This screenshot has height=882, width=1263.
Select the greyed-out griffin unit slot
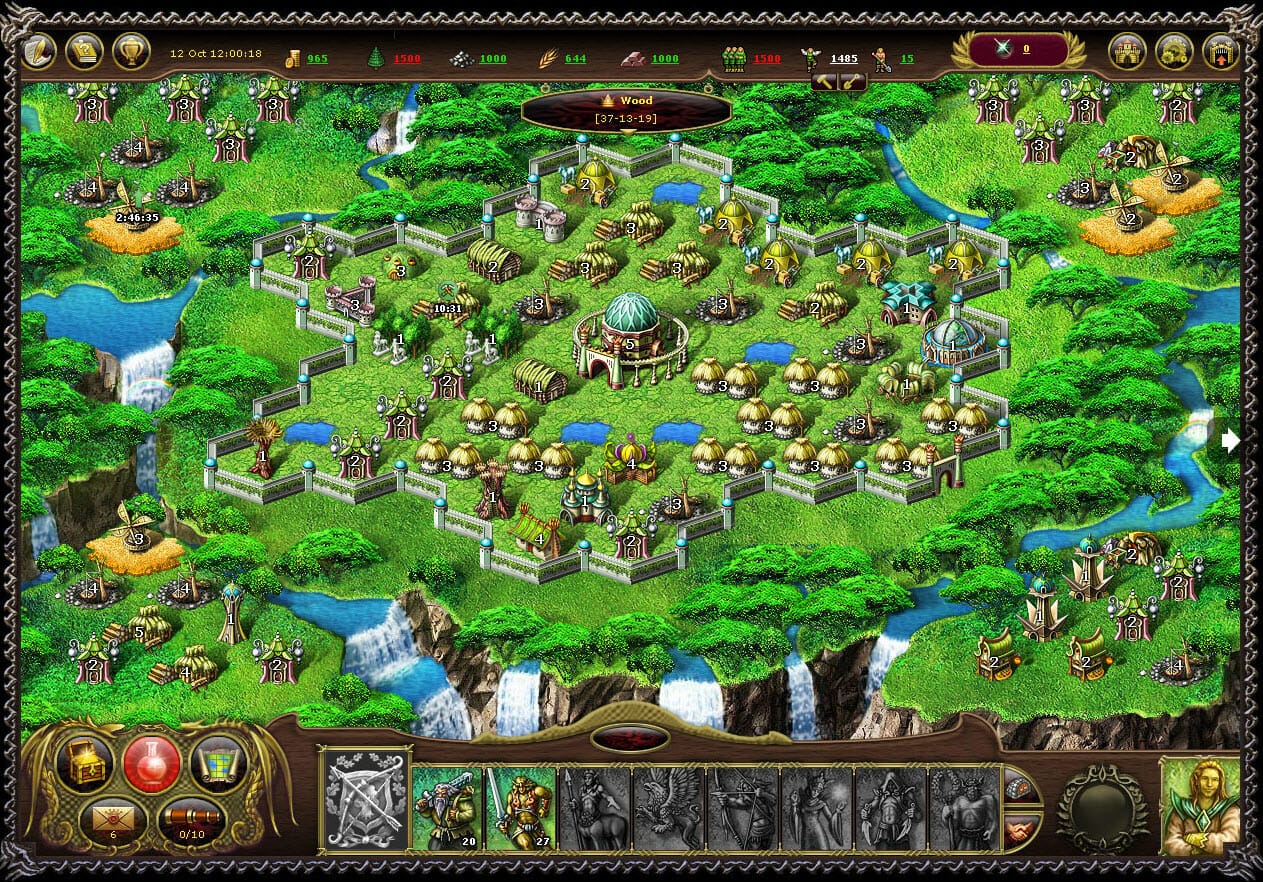668,807
